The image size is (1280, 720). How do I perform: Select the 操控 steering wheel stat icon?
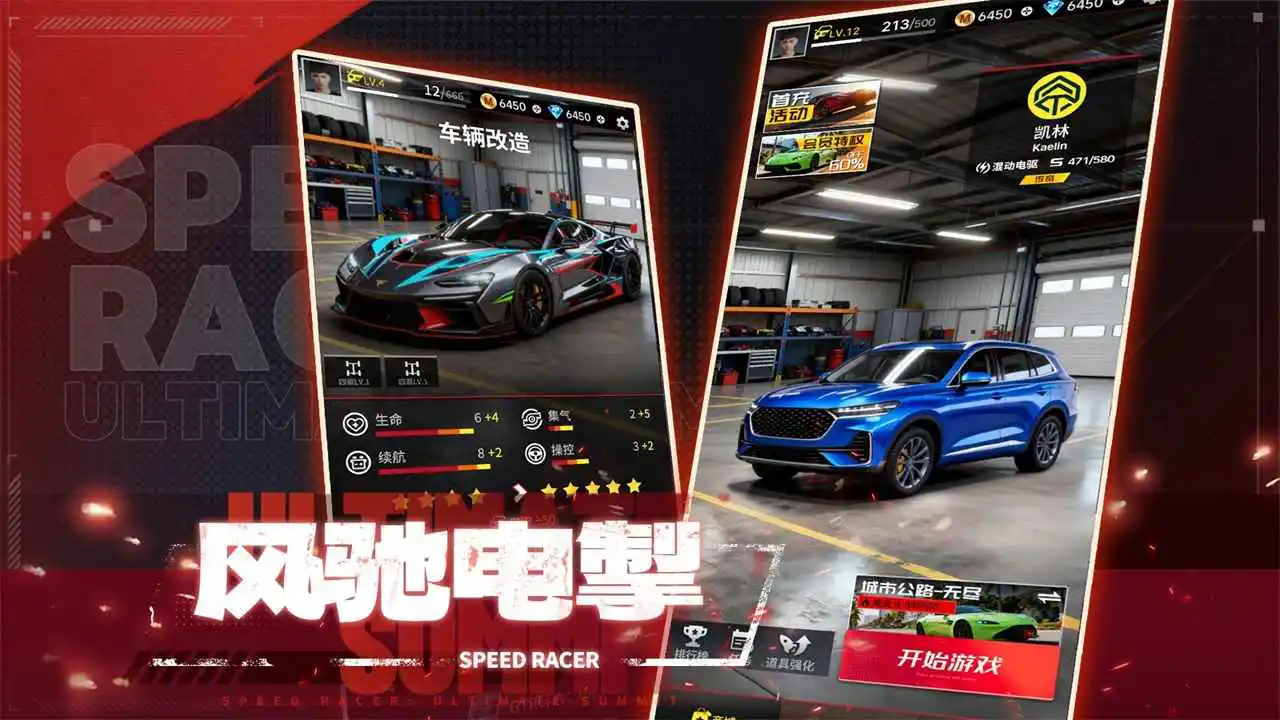point(535,455)
